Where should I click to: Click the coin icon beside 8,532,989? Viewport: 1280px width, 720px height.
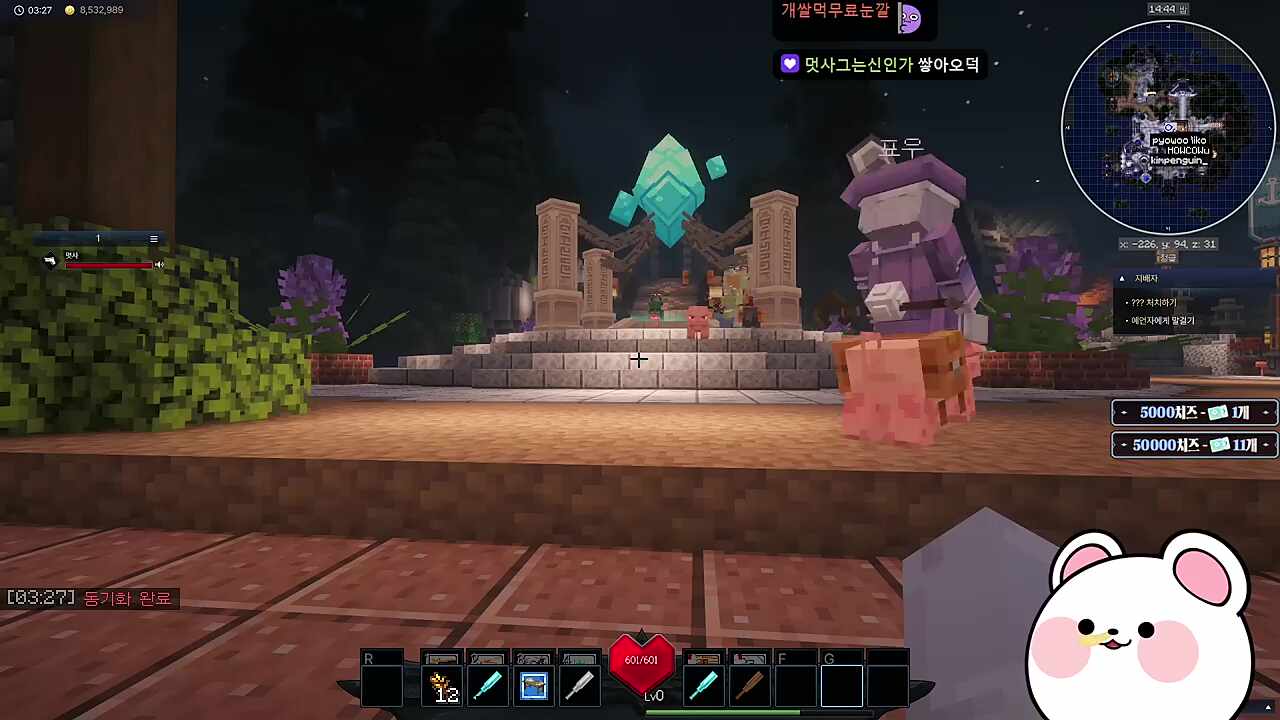click(x=68, y=10)
